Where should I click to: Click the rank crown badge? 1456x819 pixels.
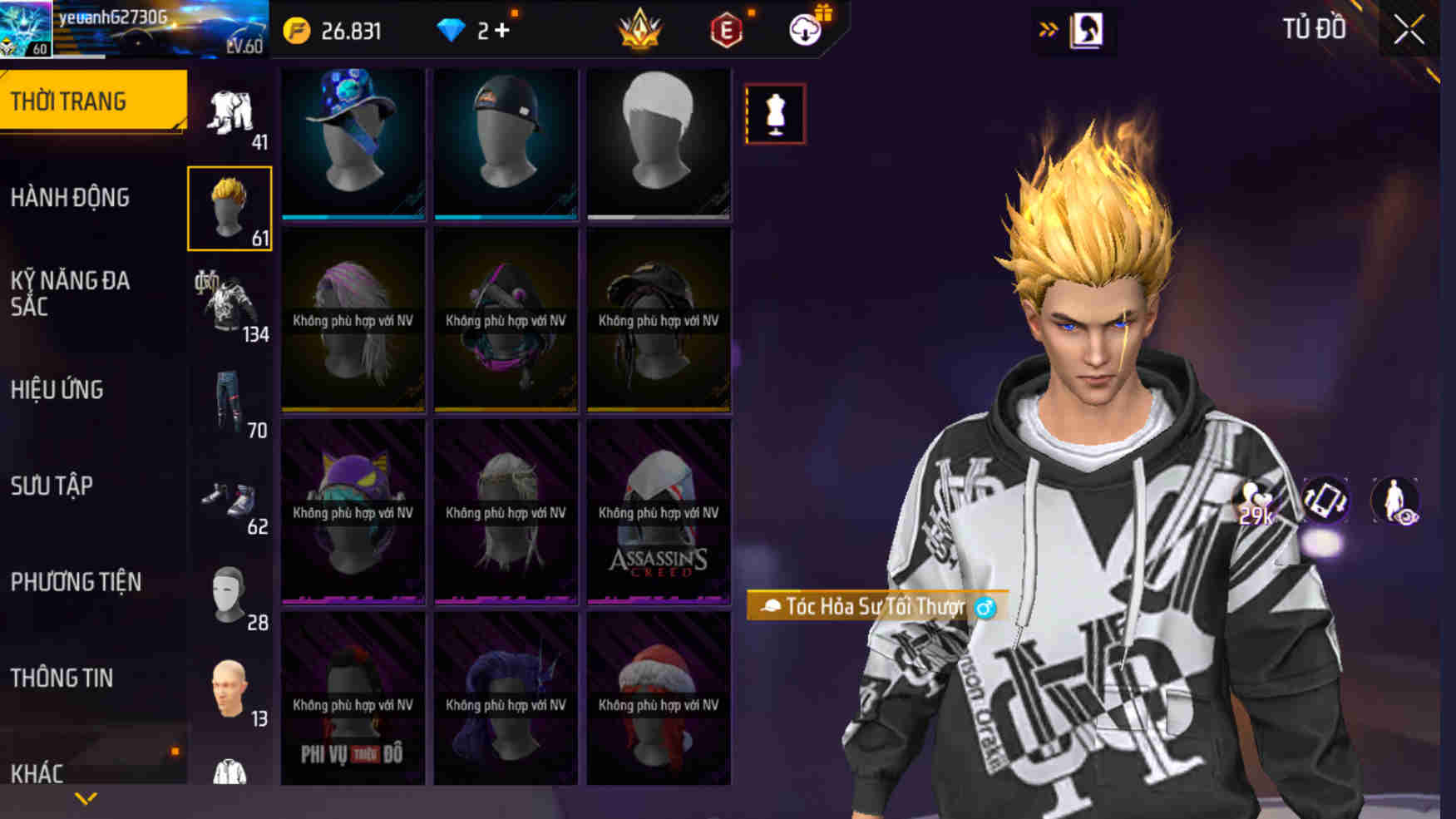click(x=637, y=30)
